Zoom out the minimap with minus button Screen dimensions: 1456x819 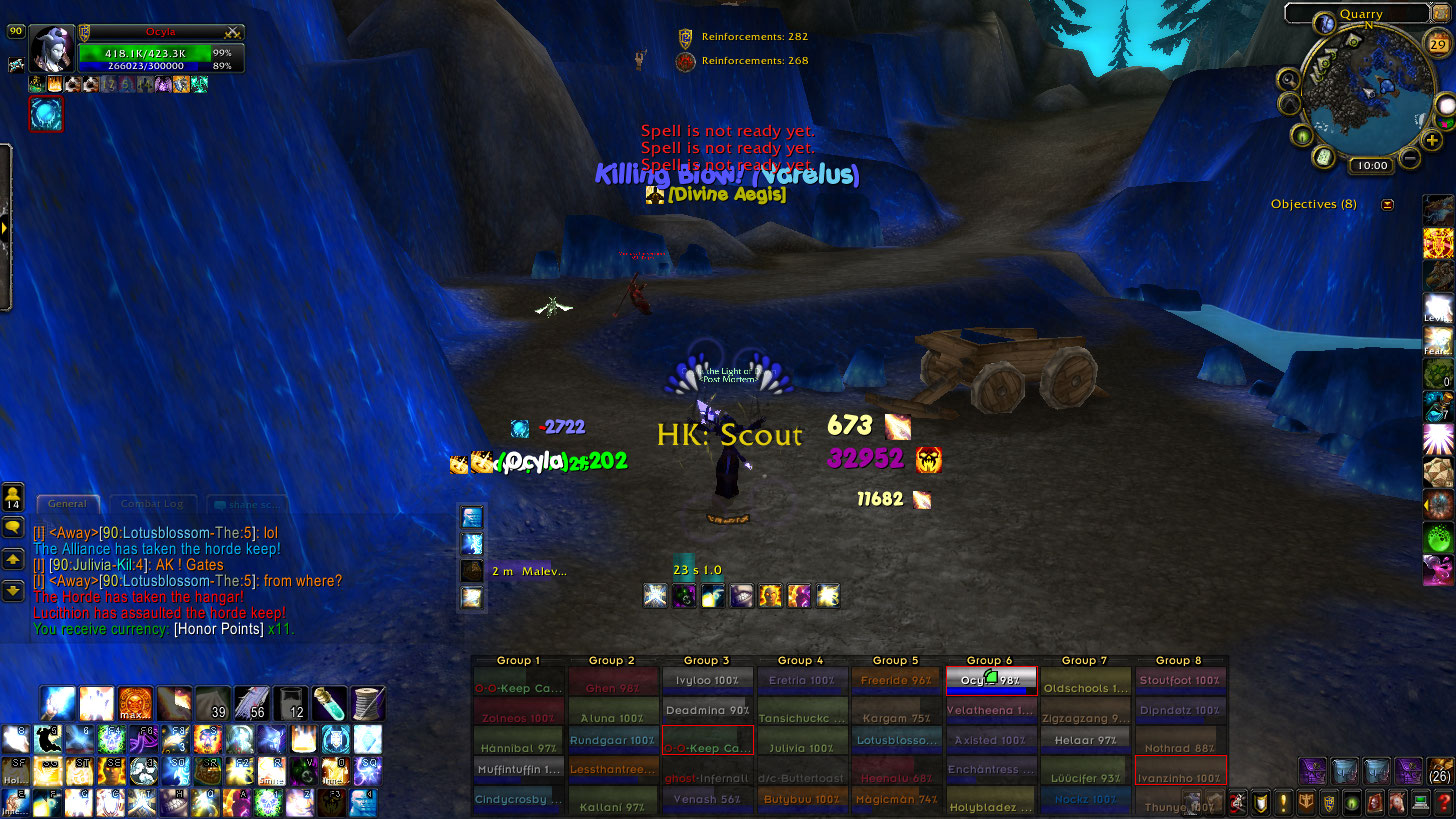(1409, 157)
